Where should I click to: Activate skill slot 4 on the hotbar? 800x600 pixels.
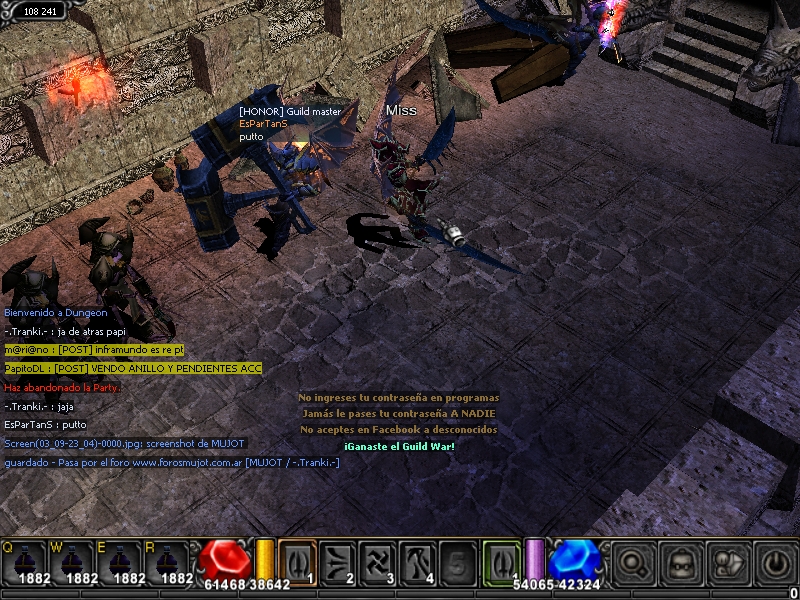[x=418, y=561]
